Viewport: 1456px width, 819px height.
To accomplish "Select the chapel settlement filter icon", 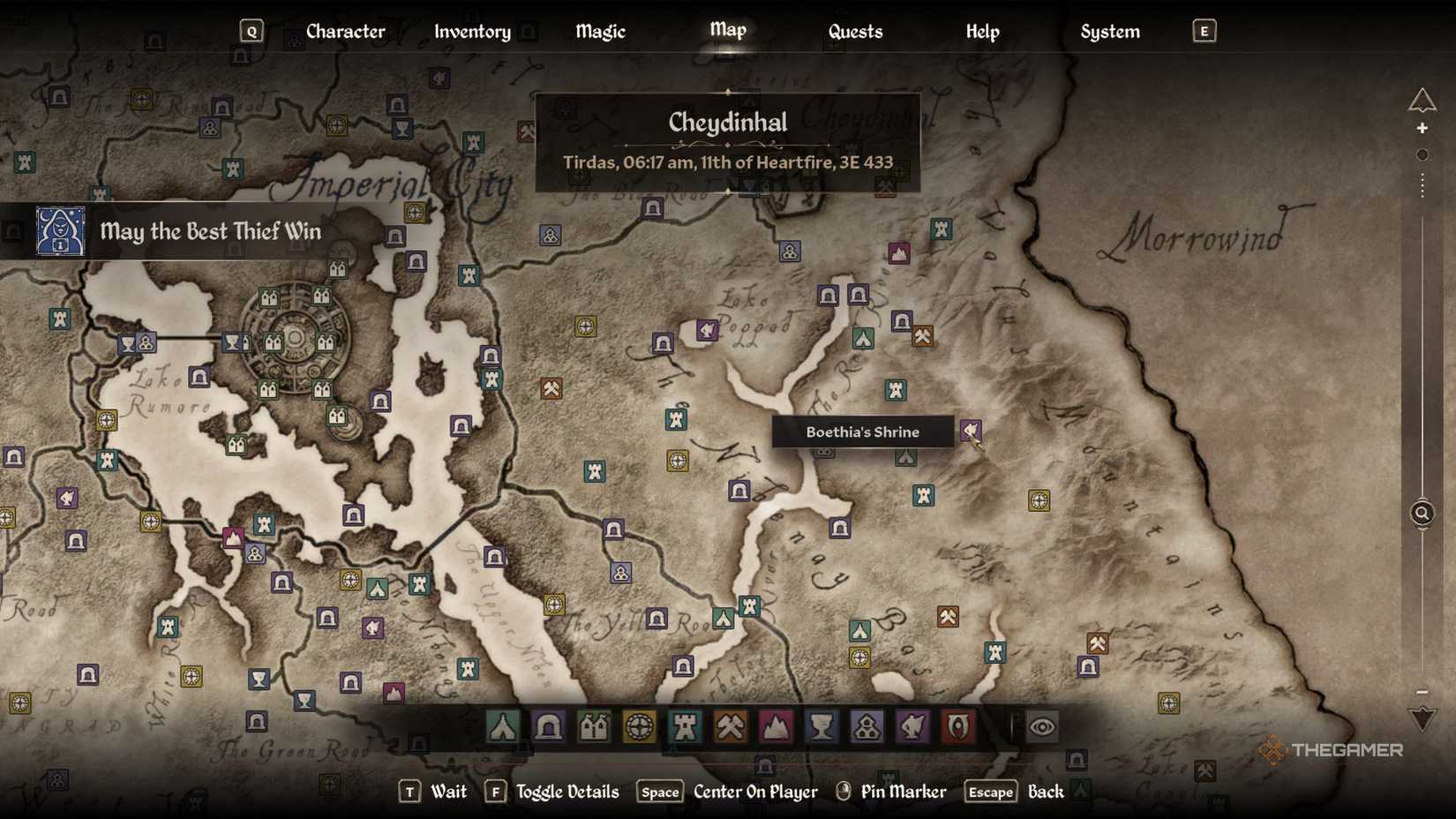I will point(867,725).
